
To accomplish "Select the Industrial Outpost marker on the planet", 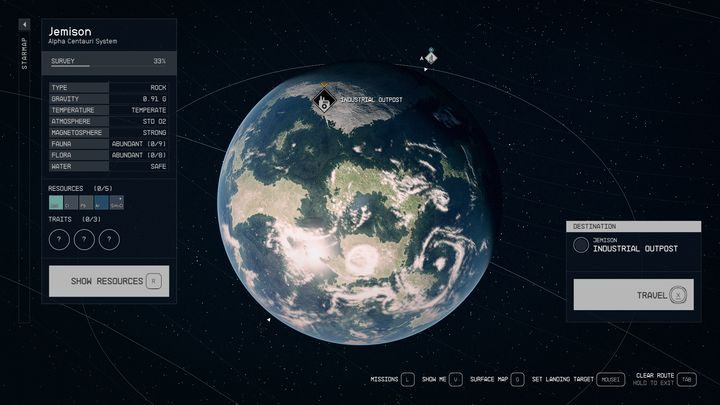I will [323, 99].
